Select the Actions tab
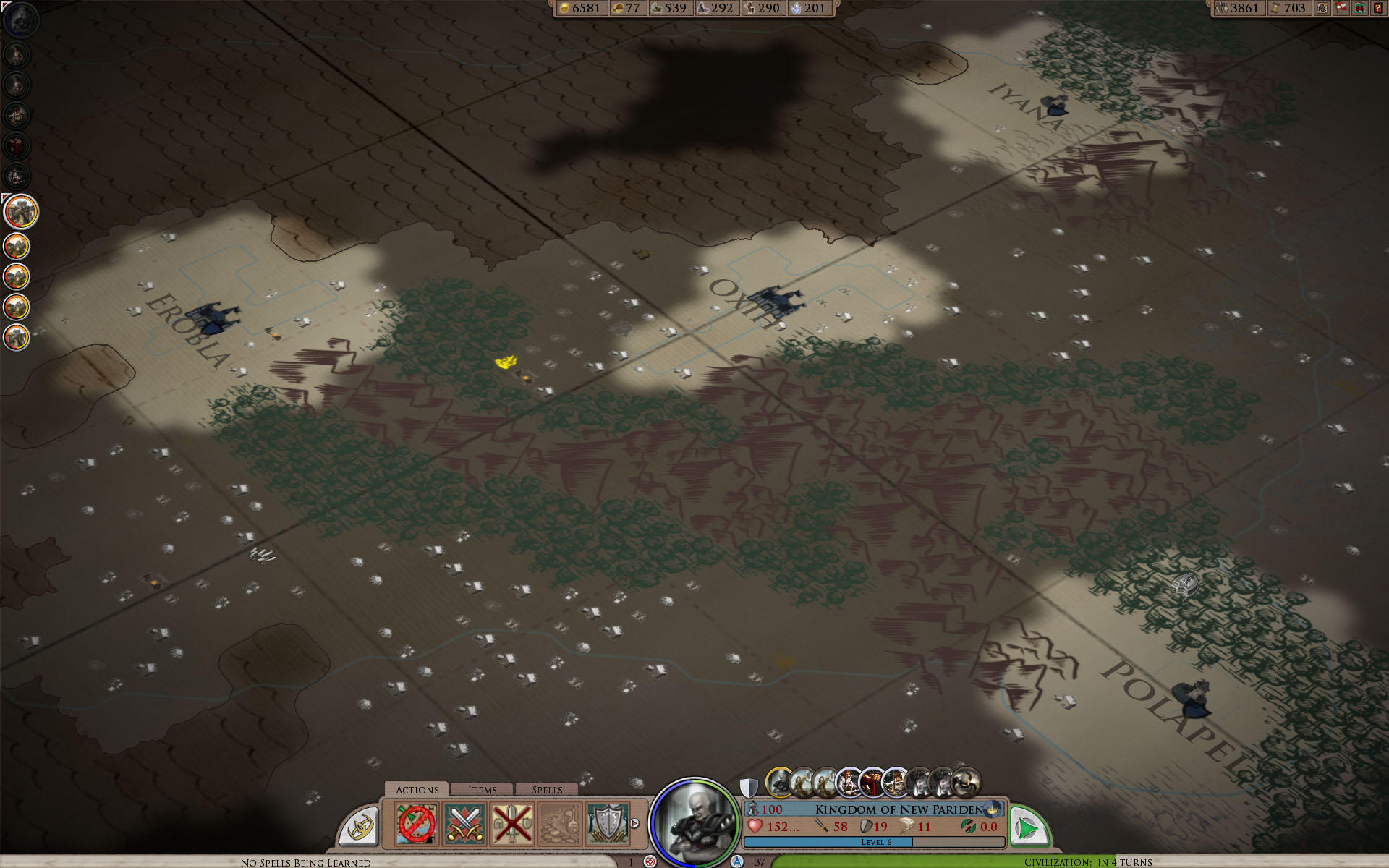The width and height of the screenshot is (1389, 868). point(417,790)
